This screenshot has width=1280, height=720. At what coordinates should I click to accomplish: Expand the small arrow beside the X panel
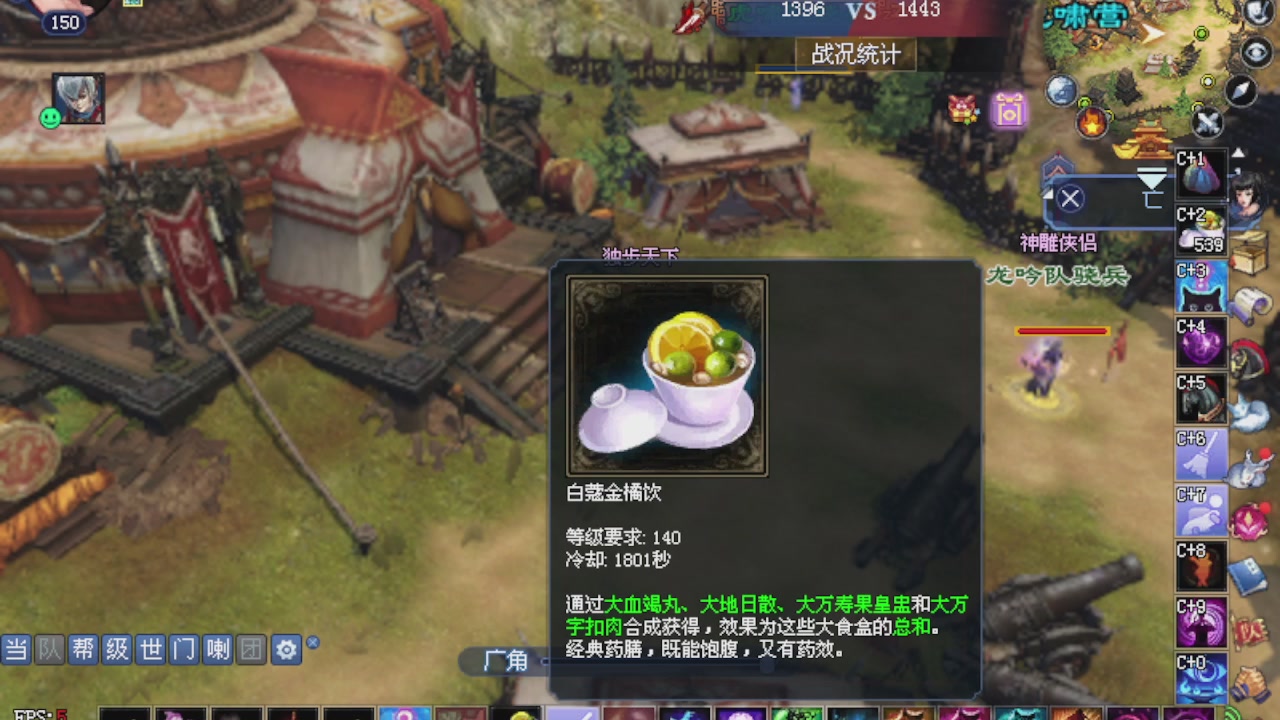click(1046, 192)
